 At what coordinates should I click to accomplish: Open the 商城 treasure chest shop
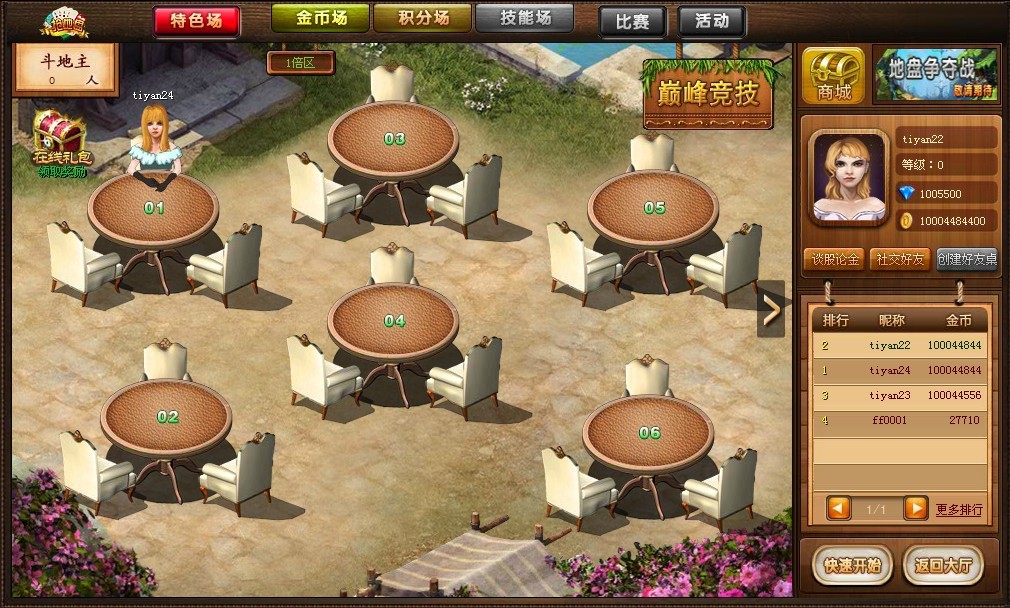(833, 75)
